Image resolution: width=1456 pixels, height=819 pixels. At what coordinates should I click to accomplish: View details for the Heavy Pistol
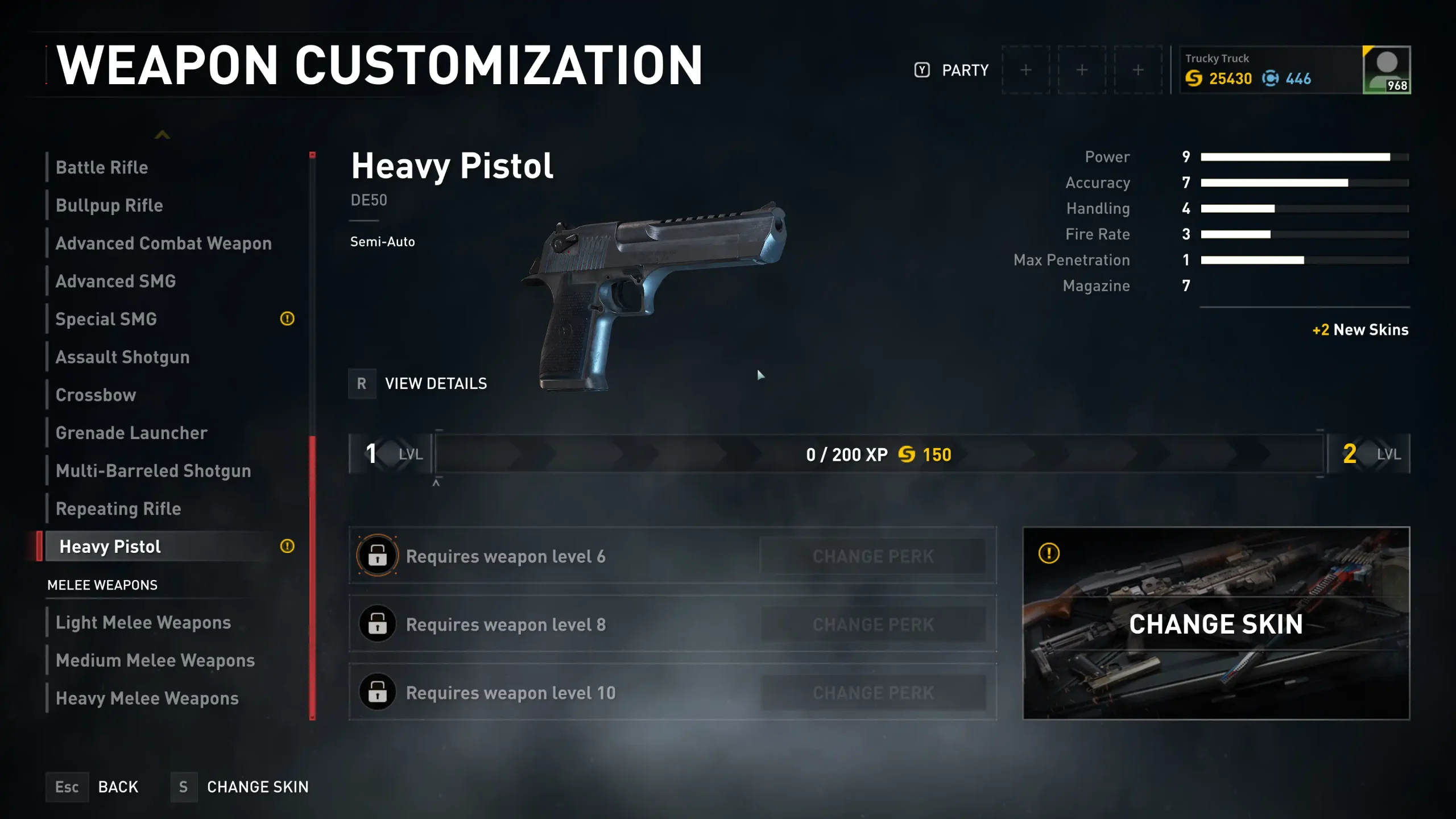pos(419,384)
